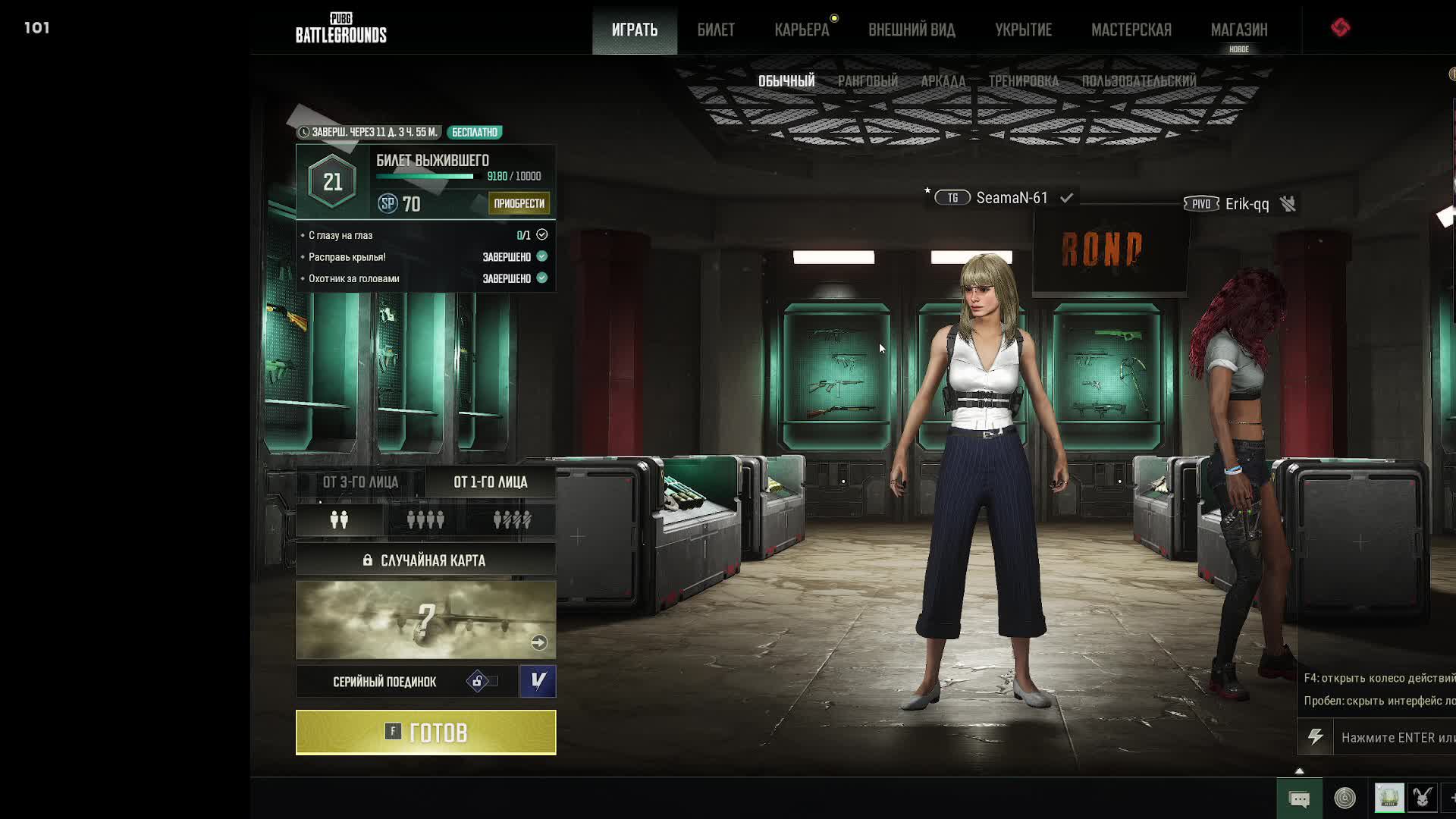Open the Пользовательский matches tab
This screenshot has height=819, width=1456.
(1138, 81)
